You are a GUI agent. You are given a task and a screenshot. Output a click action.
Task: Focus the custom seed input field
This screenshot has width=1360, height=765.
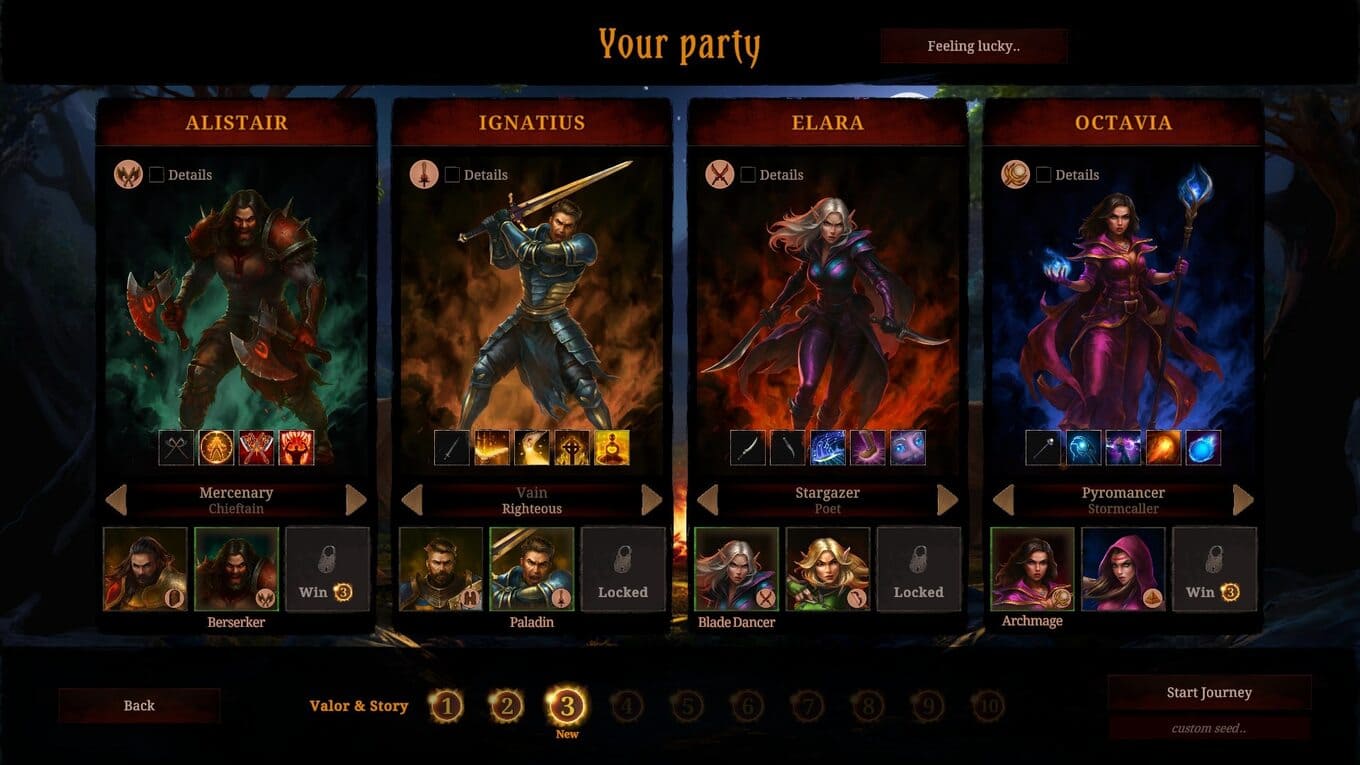[x=1209, y=728]
